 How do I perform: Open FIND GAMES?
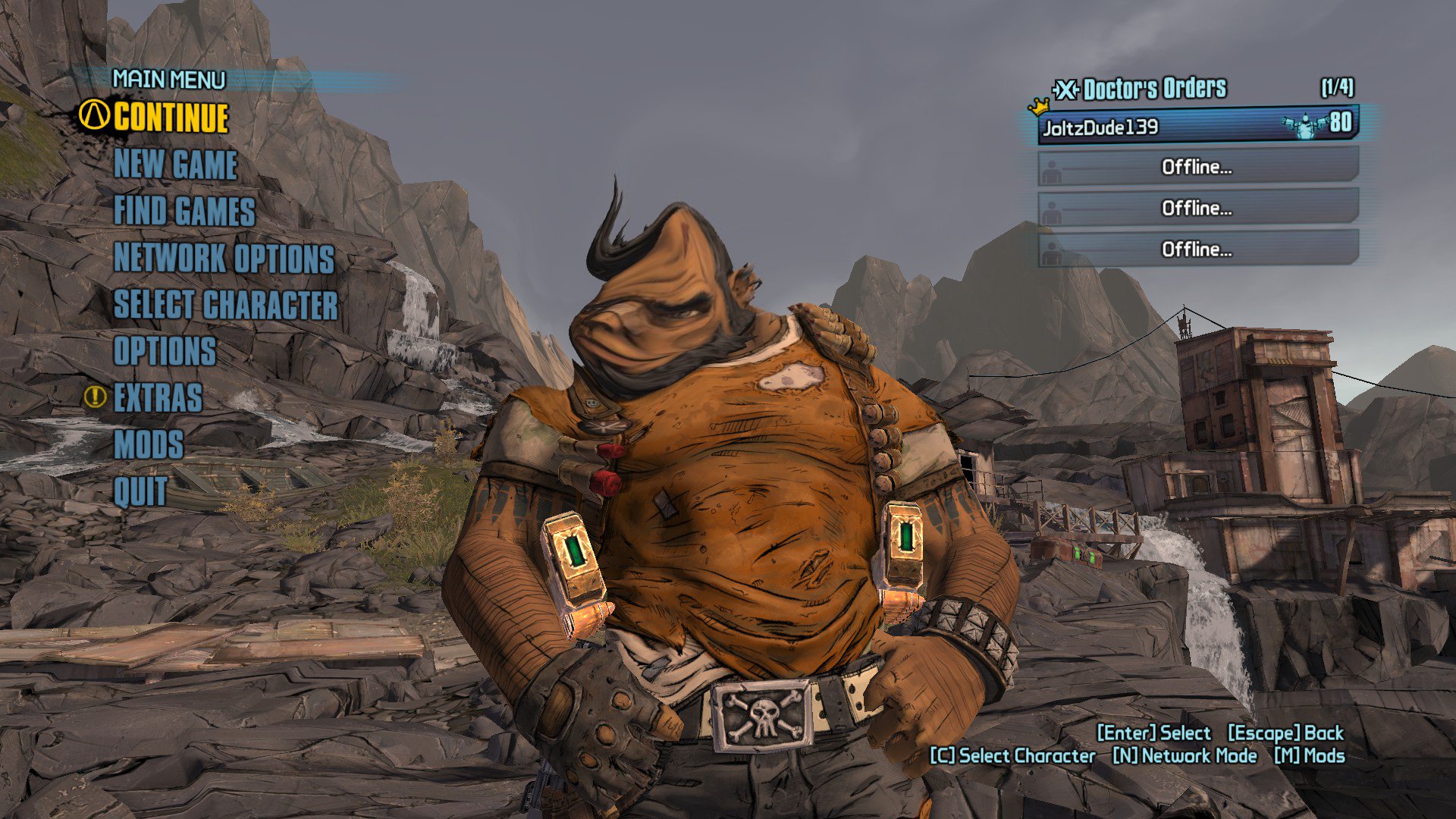coord(184,213)
